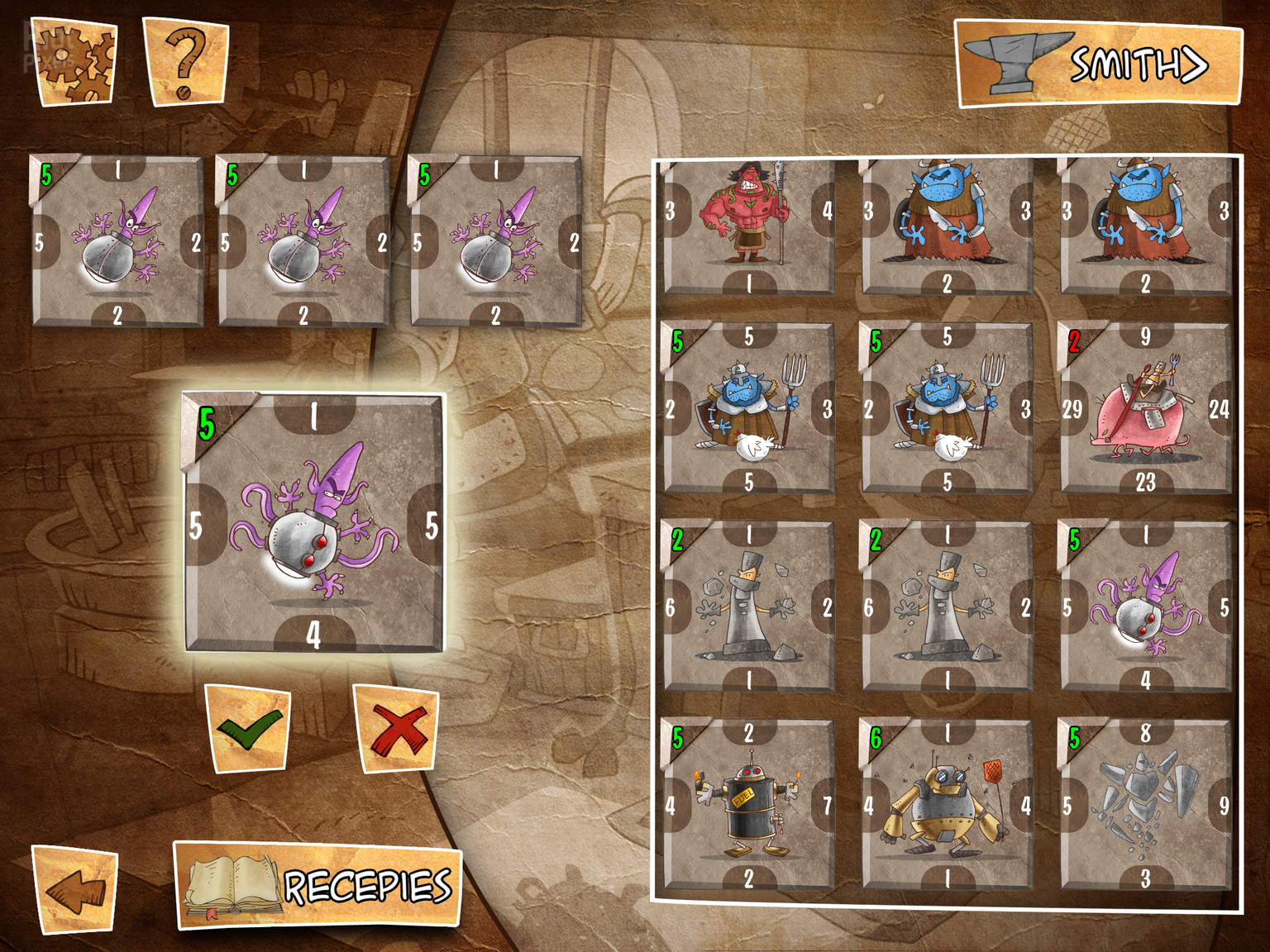1270x952 pixels.
Task: Open the question mark help button
Action: [185, 63]
